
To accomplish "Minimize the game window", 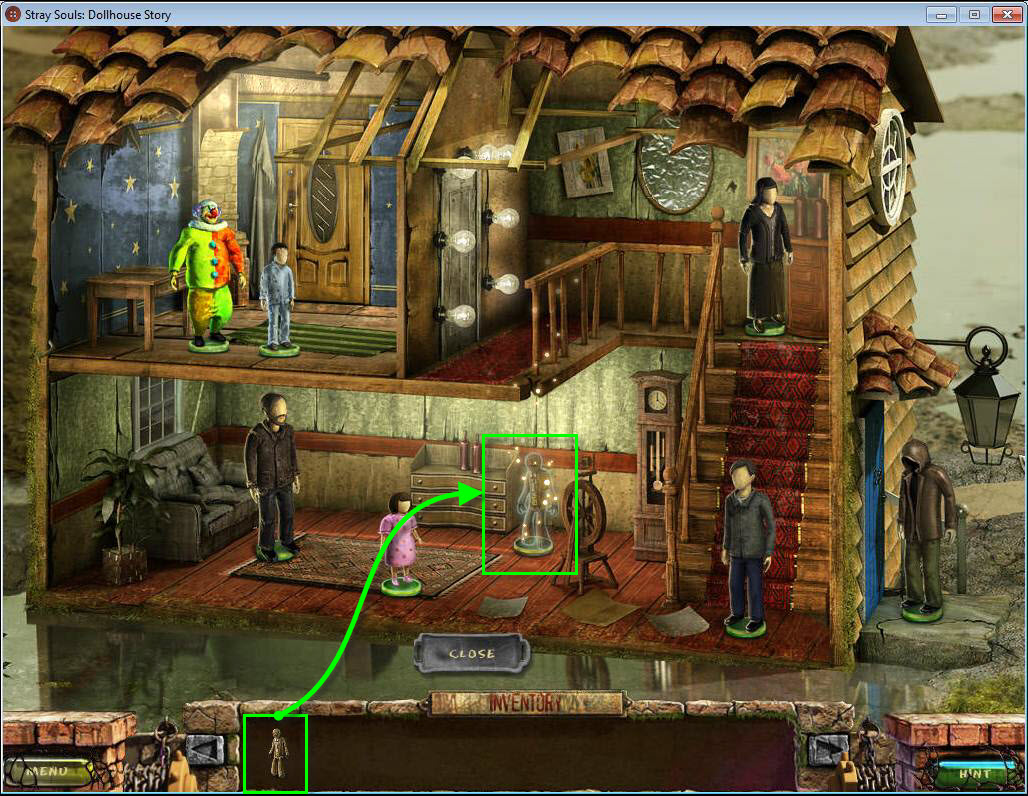I will click(x=941, y=14).
